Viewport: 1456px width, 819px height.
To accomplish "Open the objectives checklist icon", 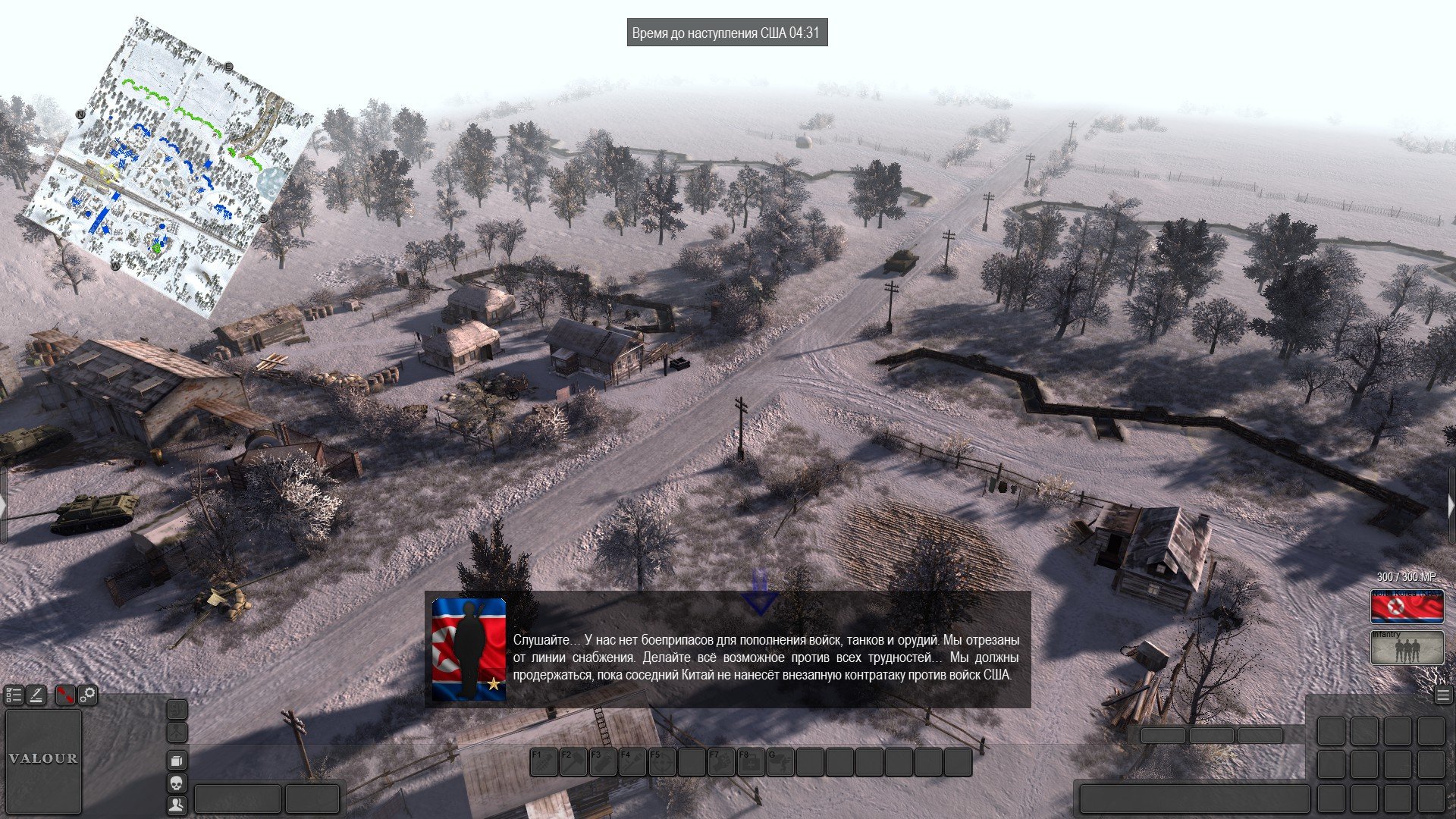I will point(14,695).
